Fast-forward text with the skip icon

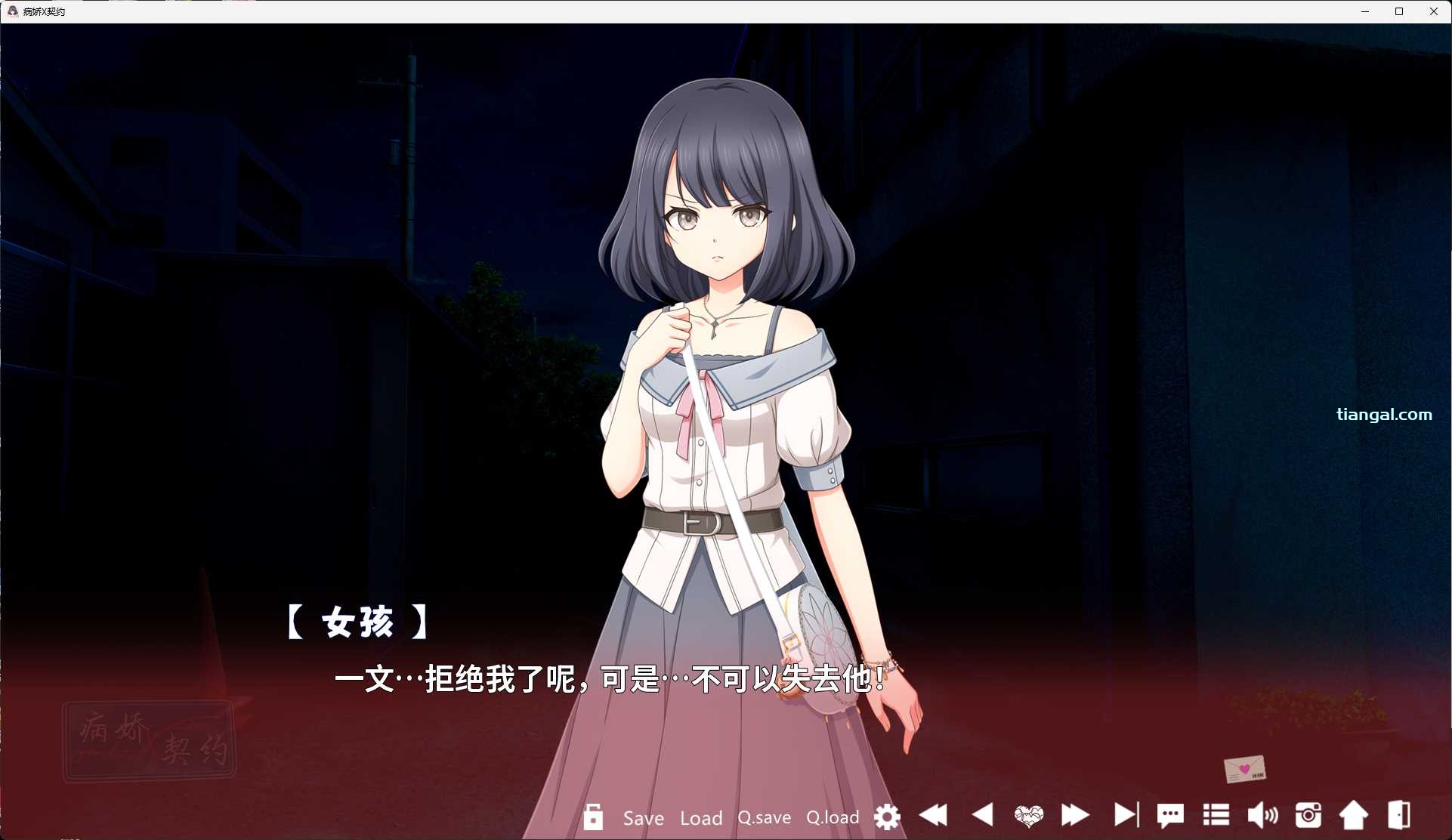point(1076,817)
